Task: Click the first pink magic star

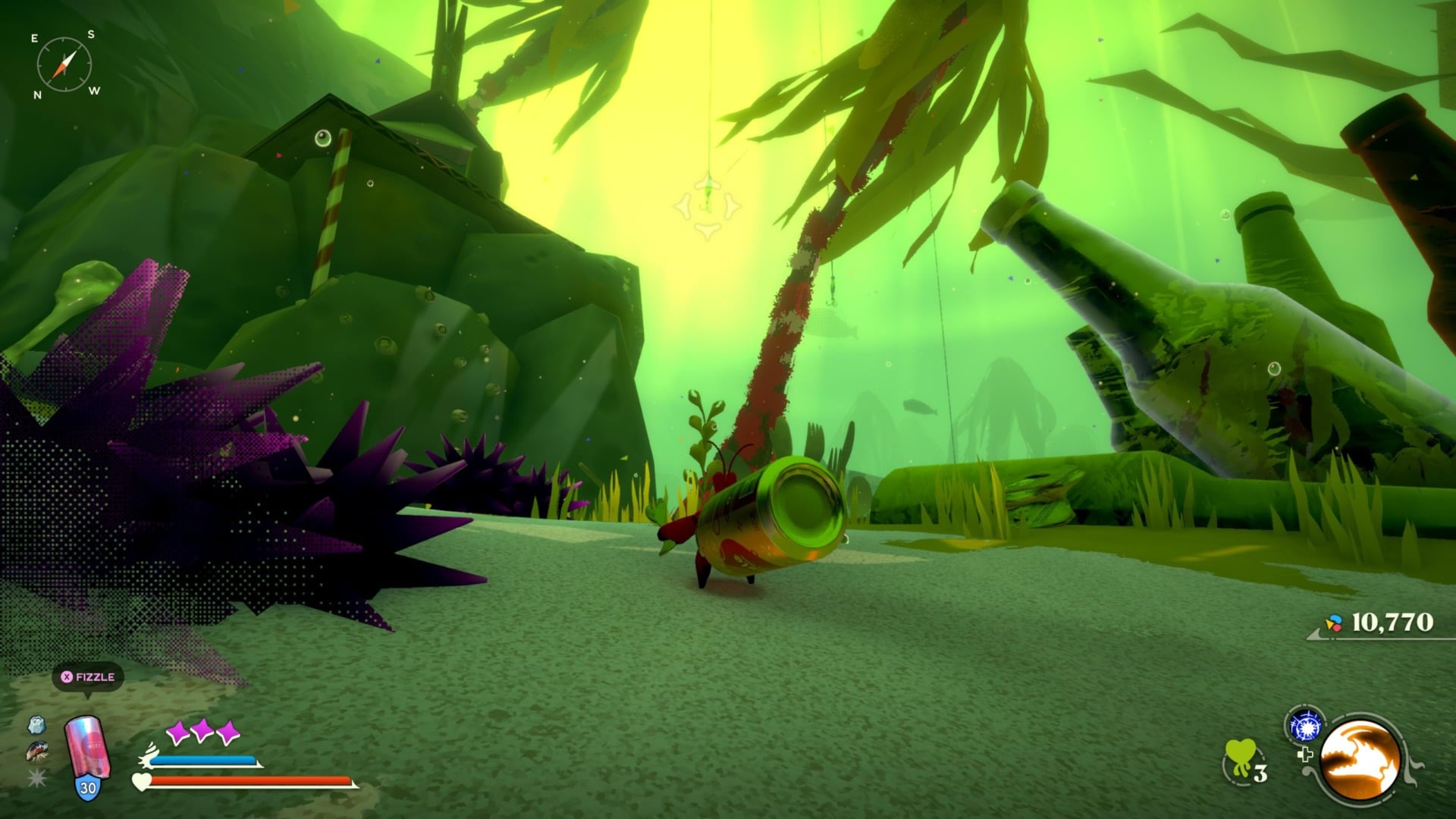Action: pos(177,731)
